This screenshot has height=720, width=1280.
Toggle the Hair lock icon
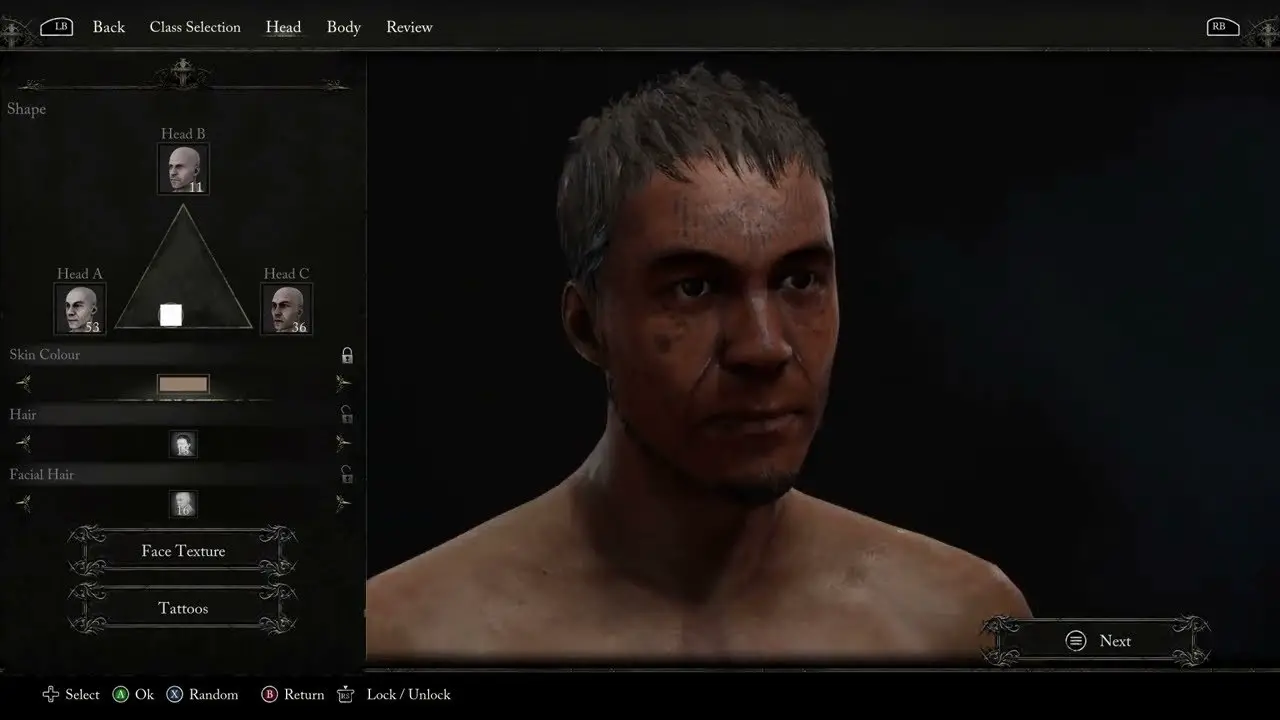(x=347, y=415)
